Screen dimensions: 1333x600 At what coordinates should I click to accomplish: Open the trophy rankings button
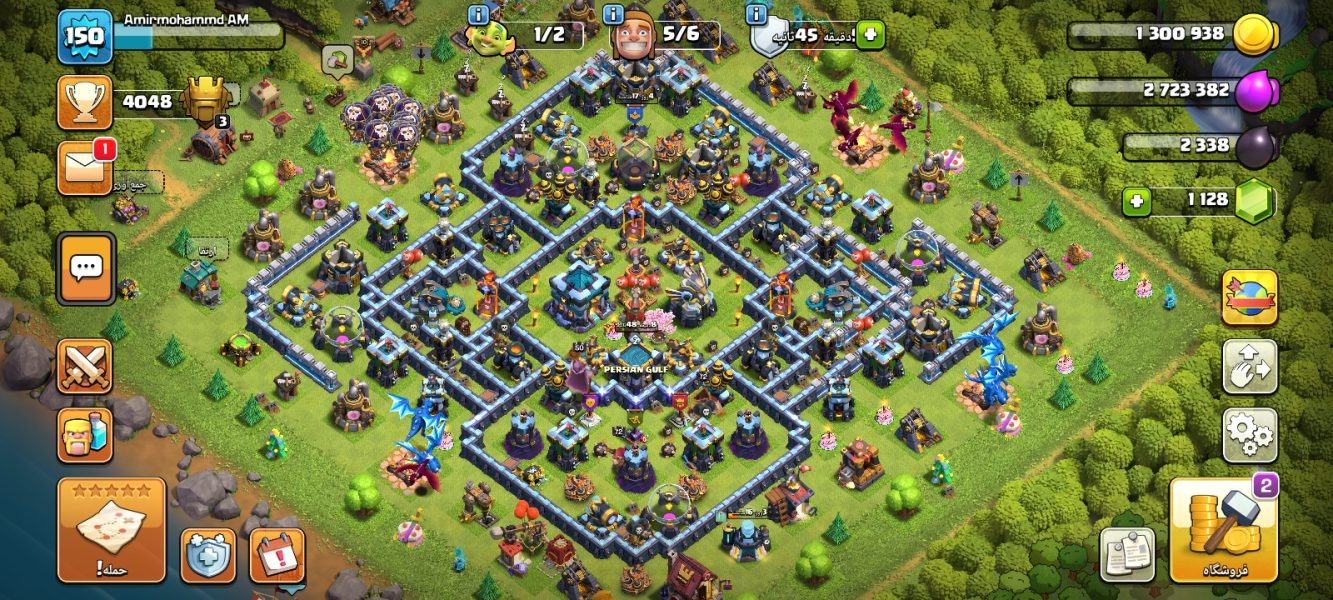pos(84,101)
